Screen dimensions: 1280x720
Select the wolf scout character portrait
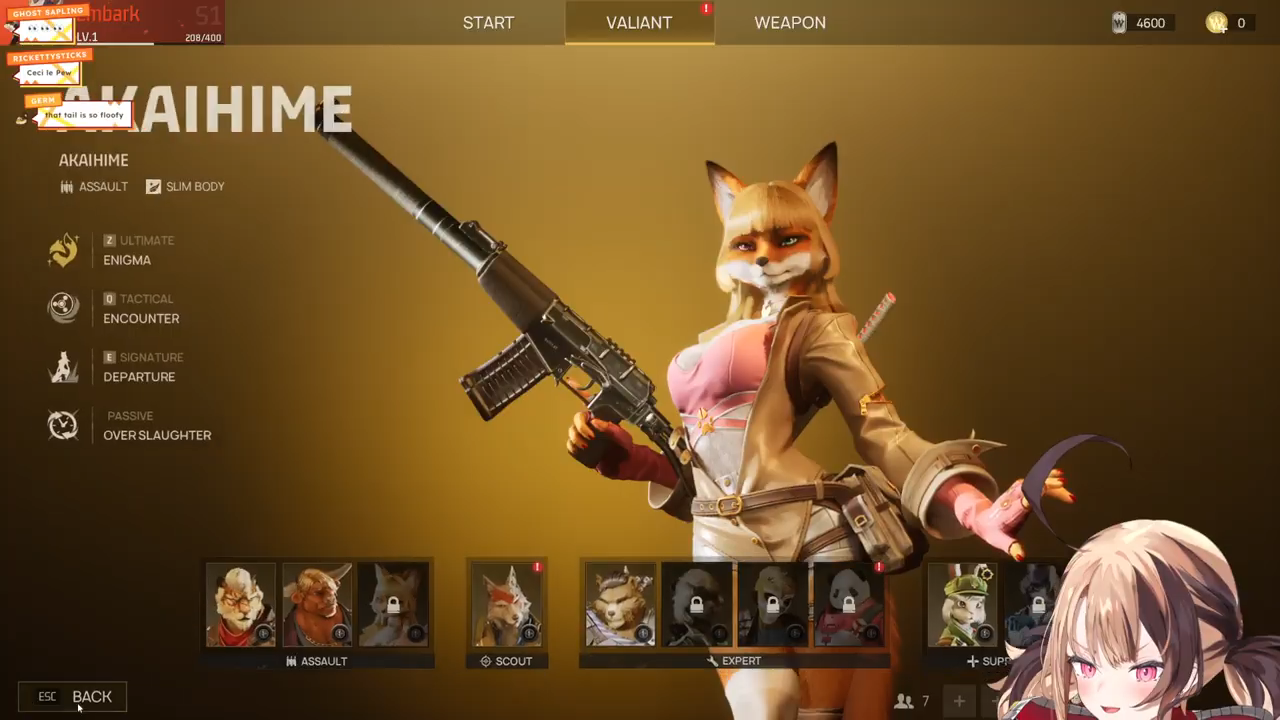507,604
